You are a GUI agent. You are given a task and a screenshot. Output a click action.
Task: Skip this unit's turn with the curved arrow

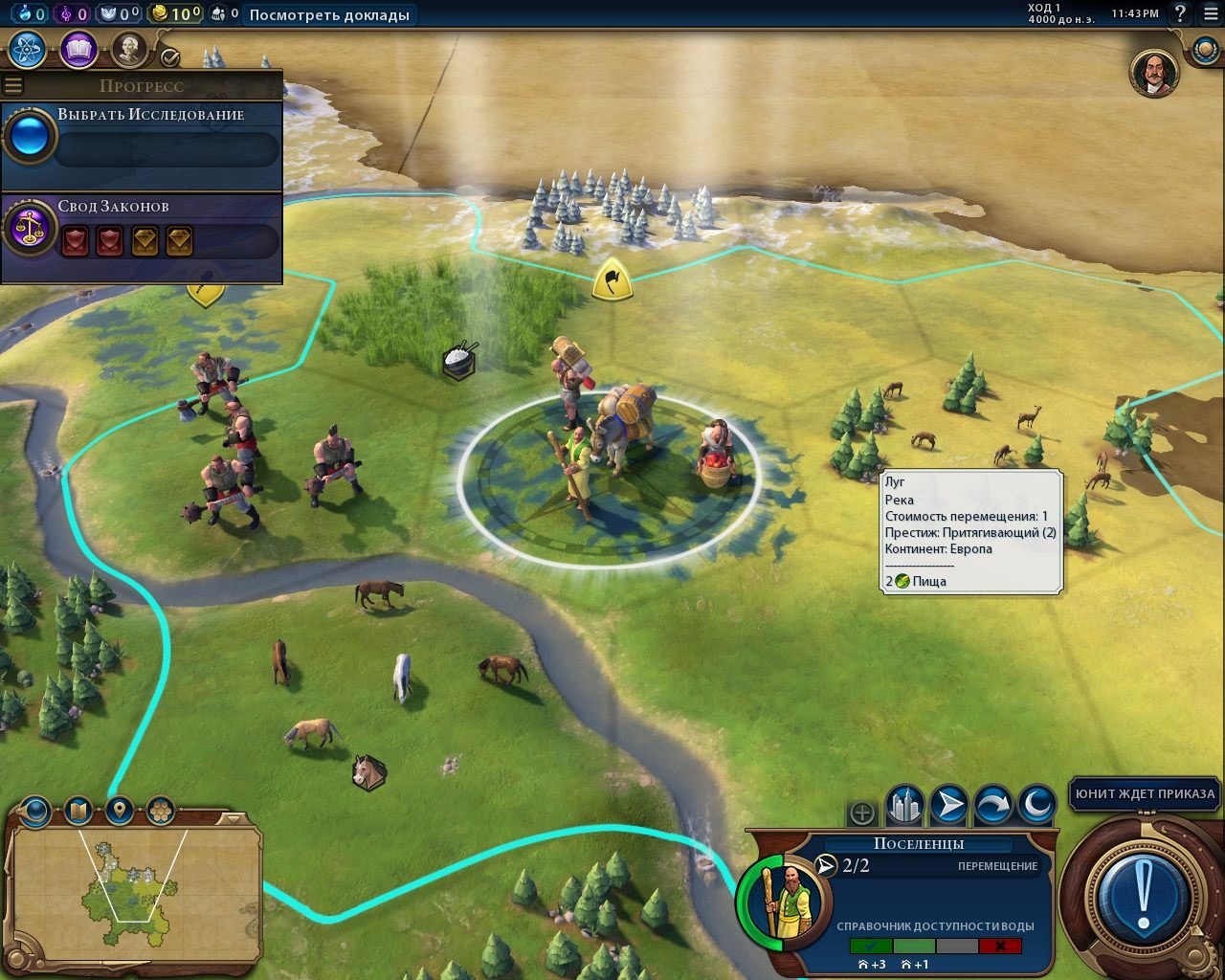point(992,805)
